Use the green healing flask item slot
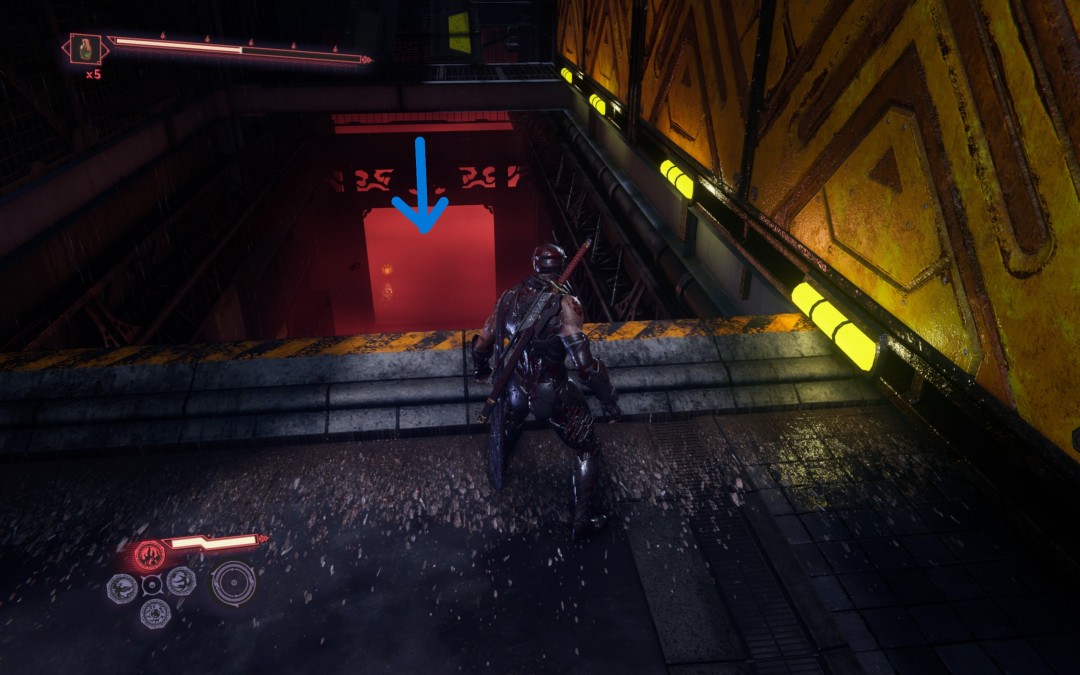Viewport: 1080px width, 675px height. pos(86,48)
